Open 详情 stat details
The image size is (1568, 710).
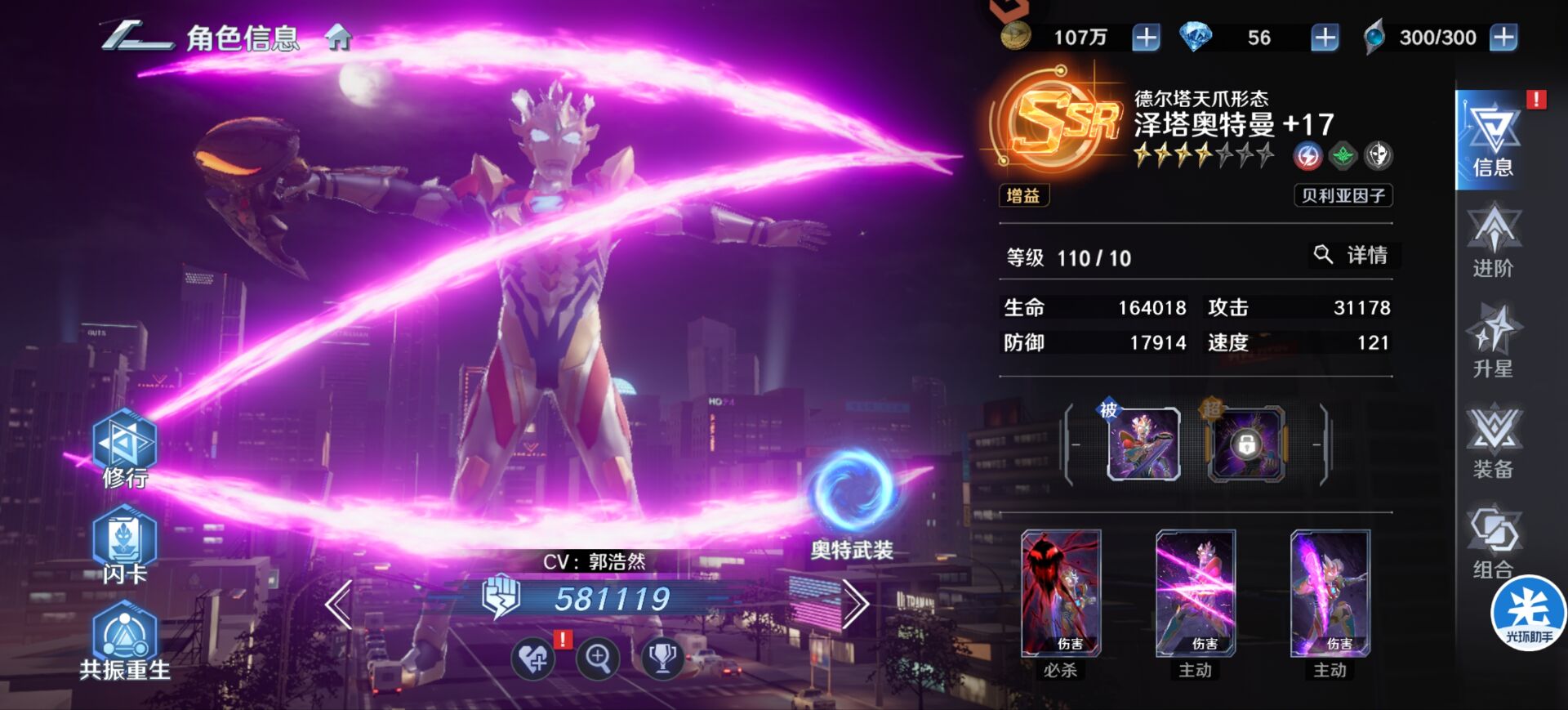1352,255
